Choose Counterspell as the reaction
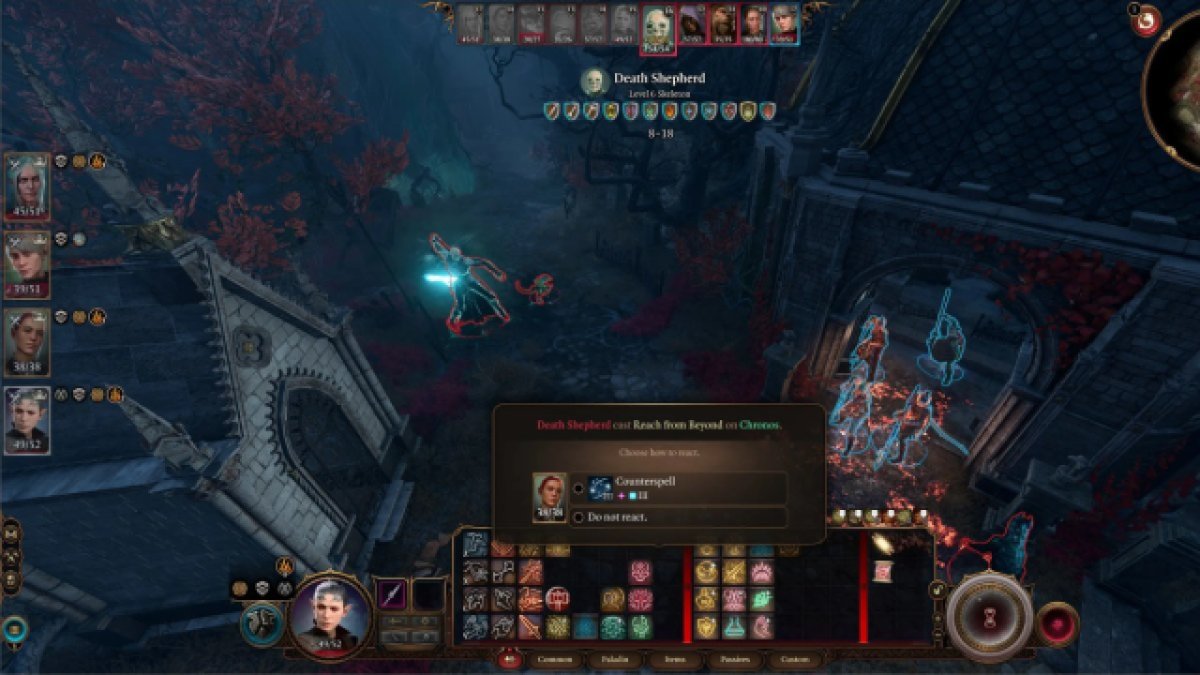Screen dimensions: 1200x675 click(x=579, y=488)
